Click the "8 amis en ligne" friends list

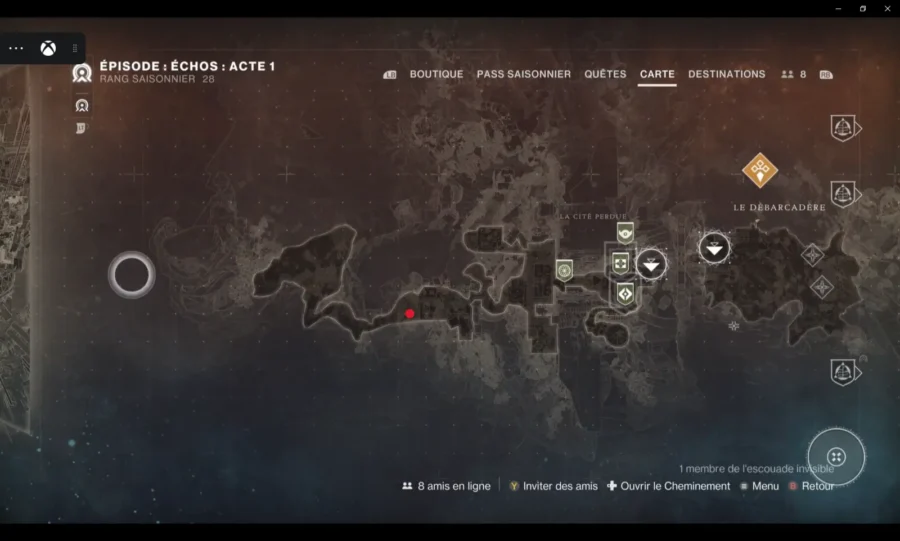tap(446, 486)
